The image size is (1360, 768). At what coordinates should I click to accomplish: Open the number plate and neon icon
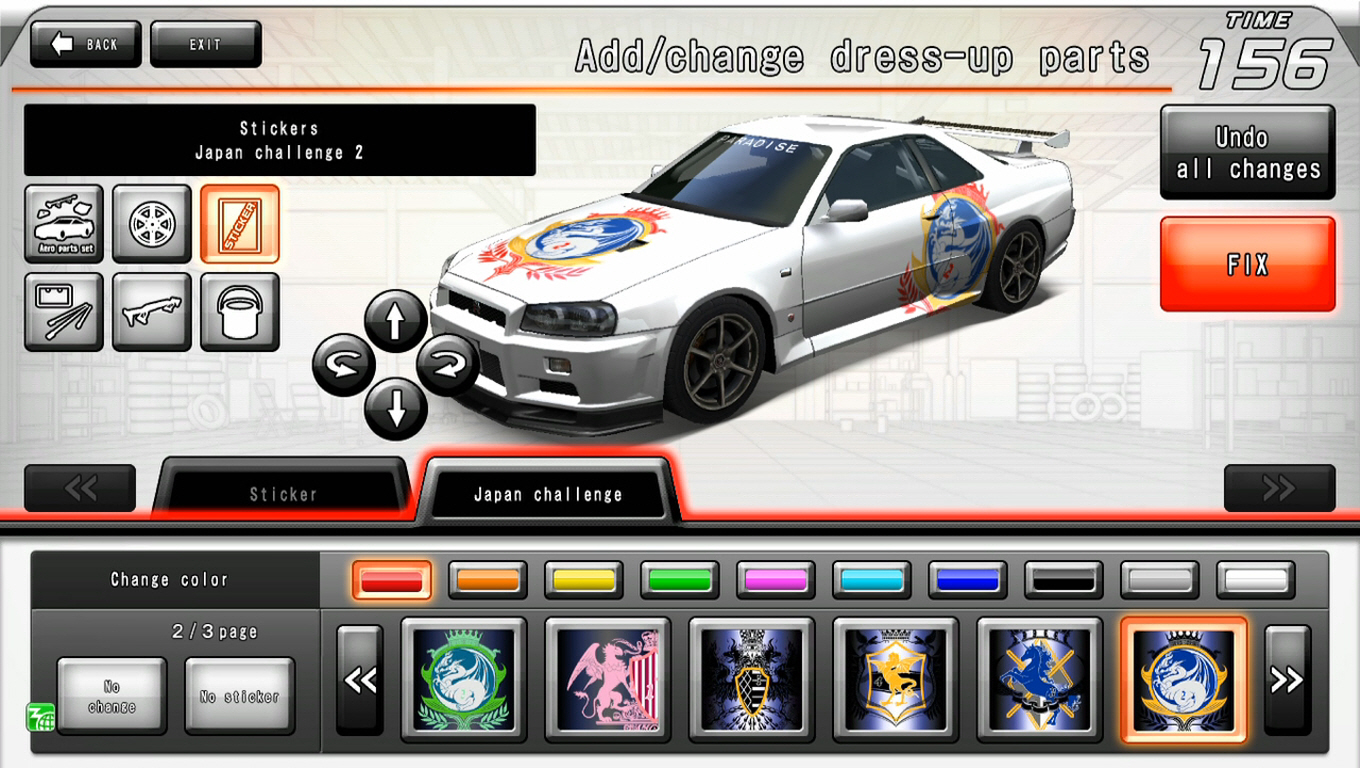[x=62, y=311]
